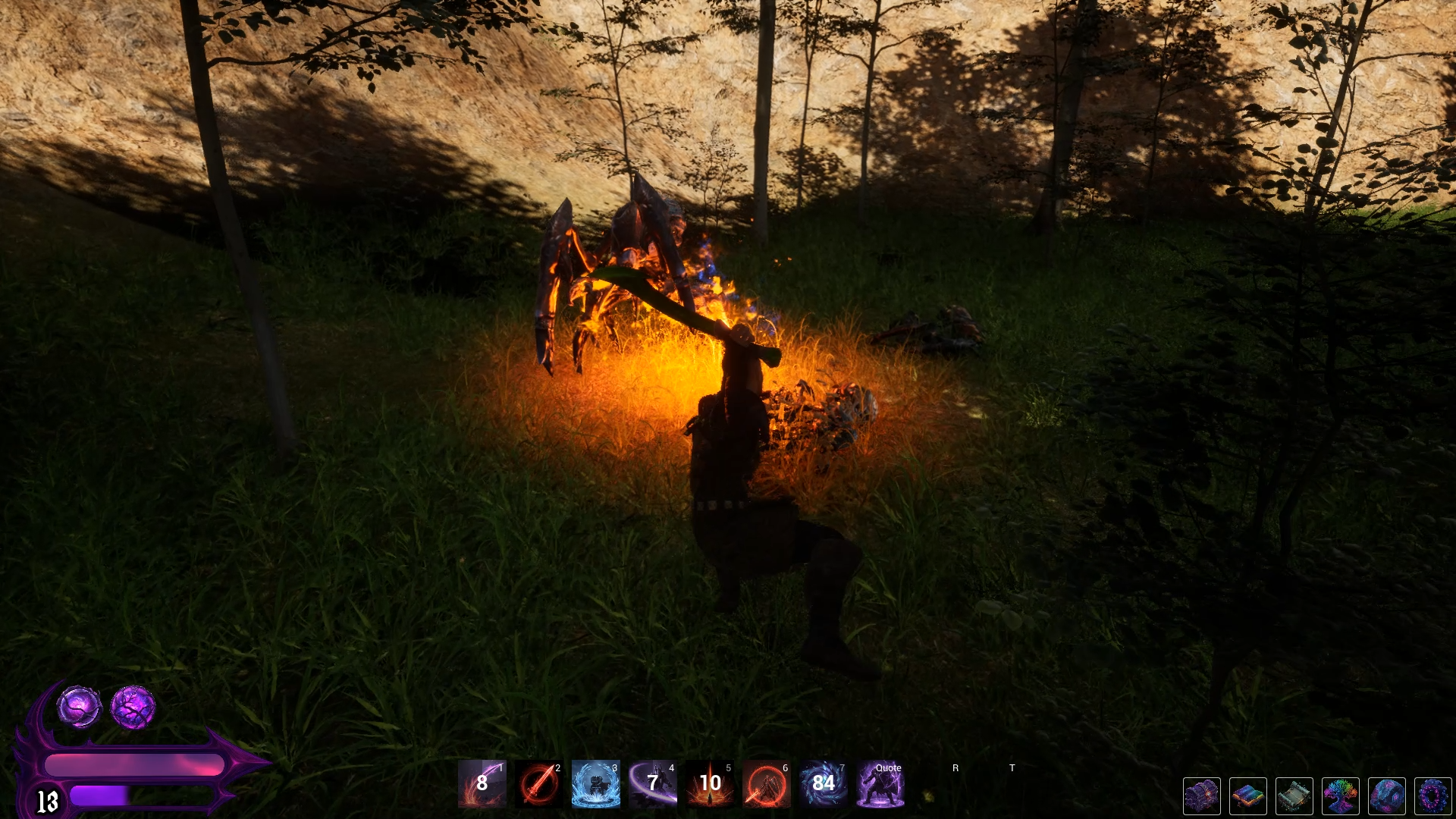Show the grey scroll quest log
The width and height of the screenshot is (1456, 819).
[x=1294, y=796]
